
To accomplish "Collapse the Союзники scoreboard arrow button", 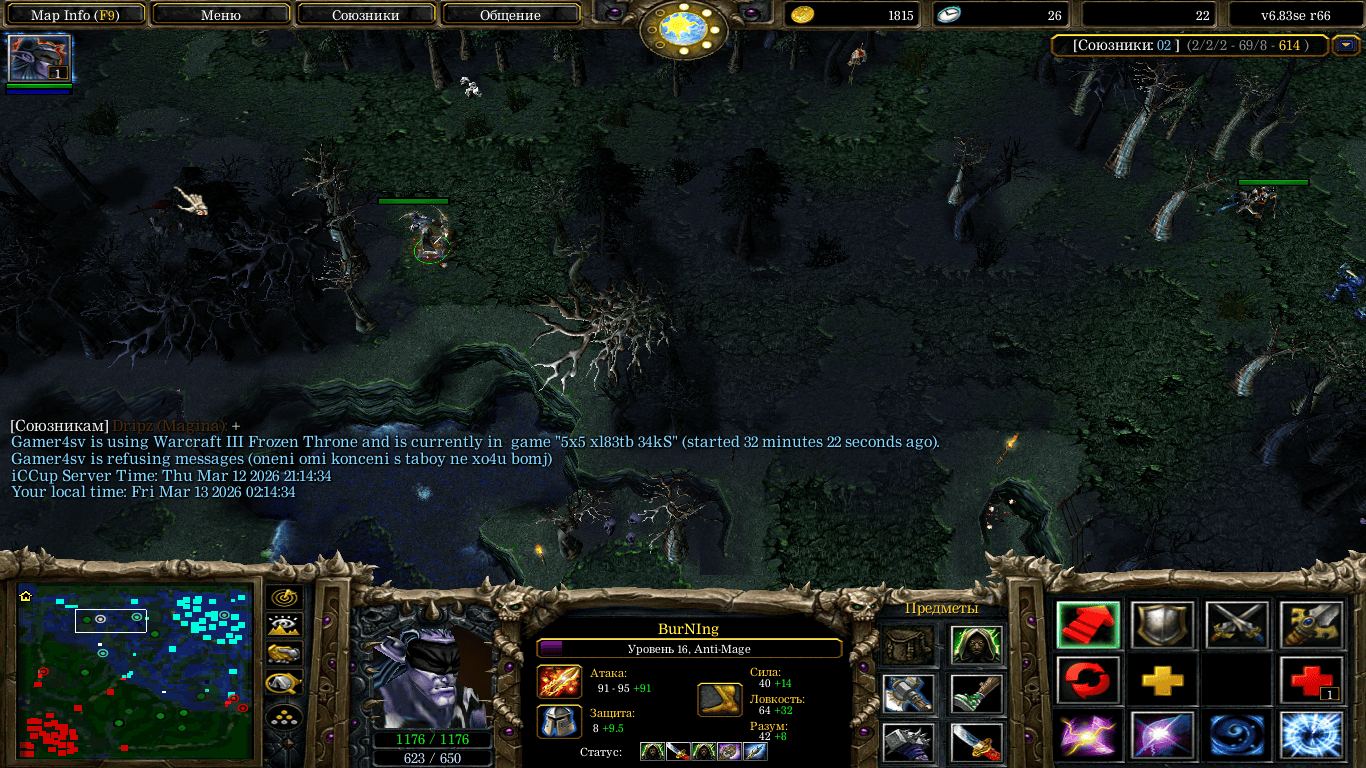I will click(x=1346, y=45).
